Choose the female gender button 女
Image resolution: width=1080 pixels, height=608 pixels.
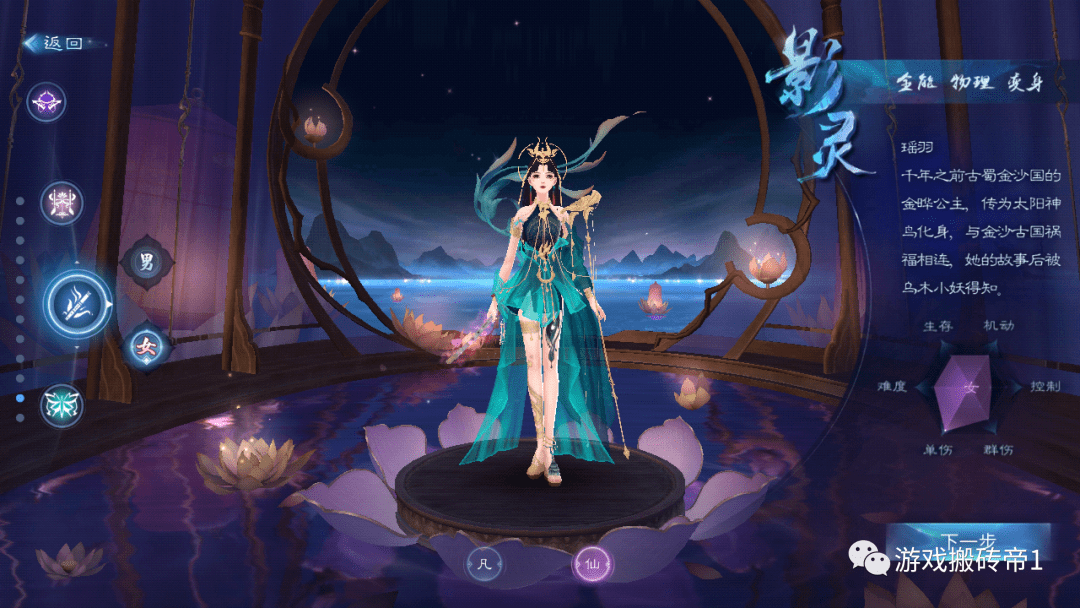pos(145,348)
